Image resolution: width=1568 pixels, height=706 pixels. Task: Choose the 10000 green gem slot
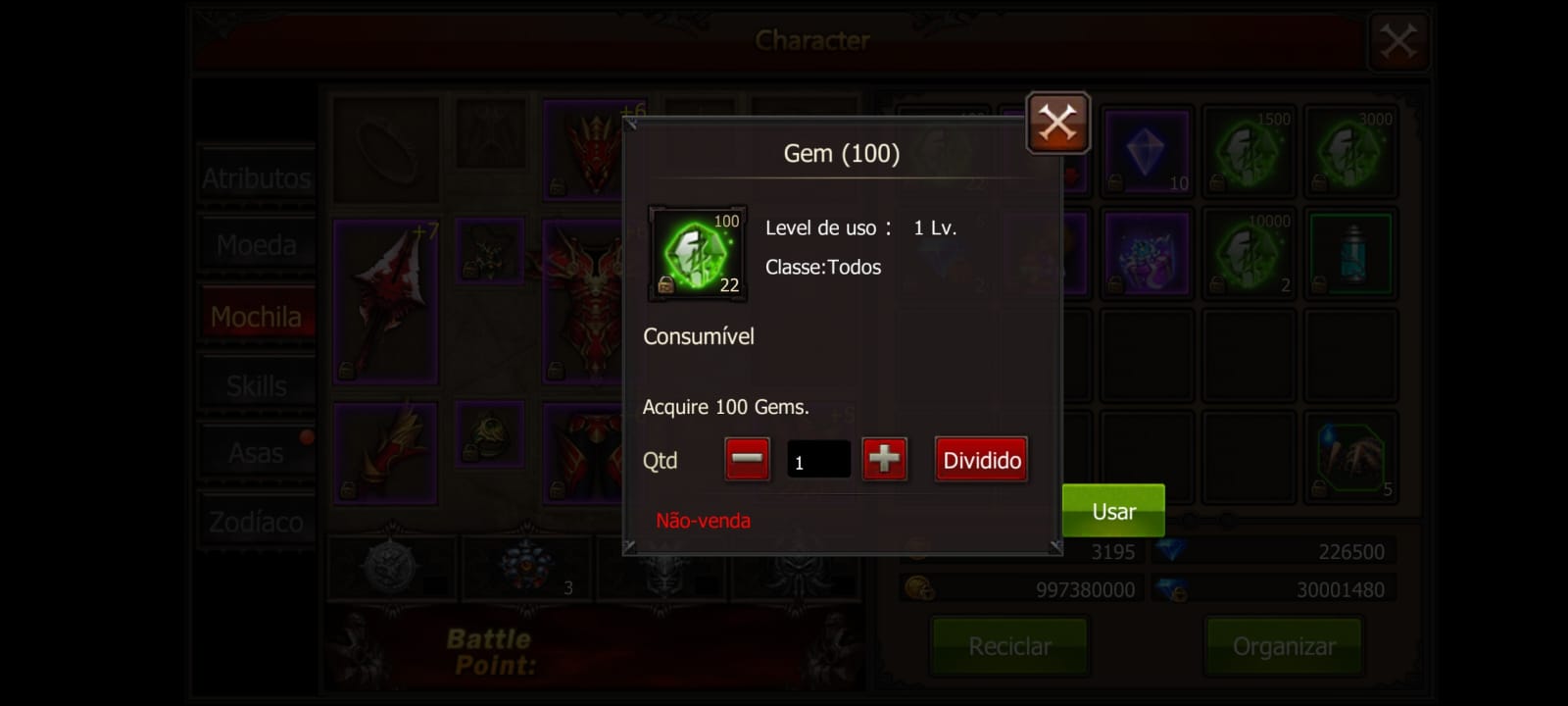[1249, 253]
